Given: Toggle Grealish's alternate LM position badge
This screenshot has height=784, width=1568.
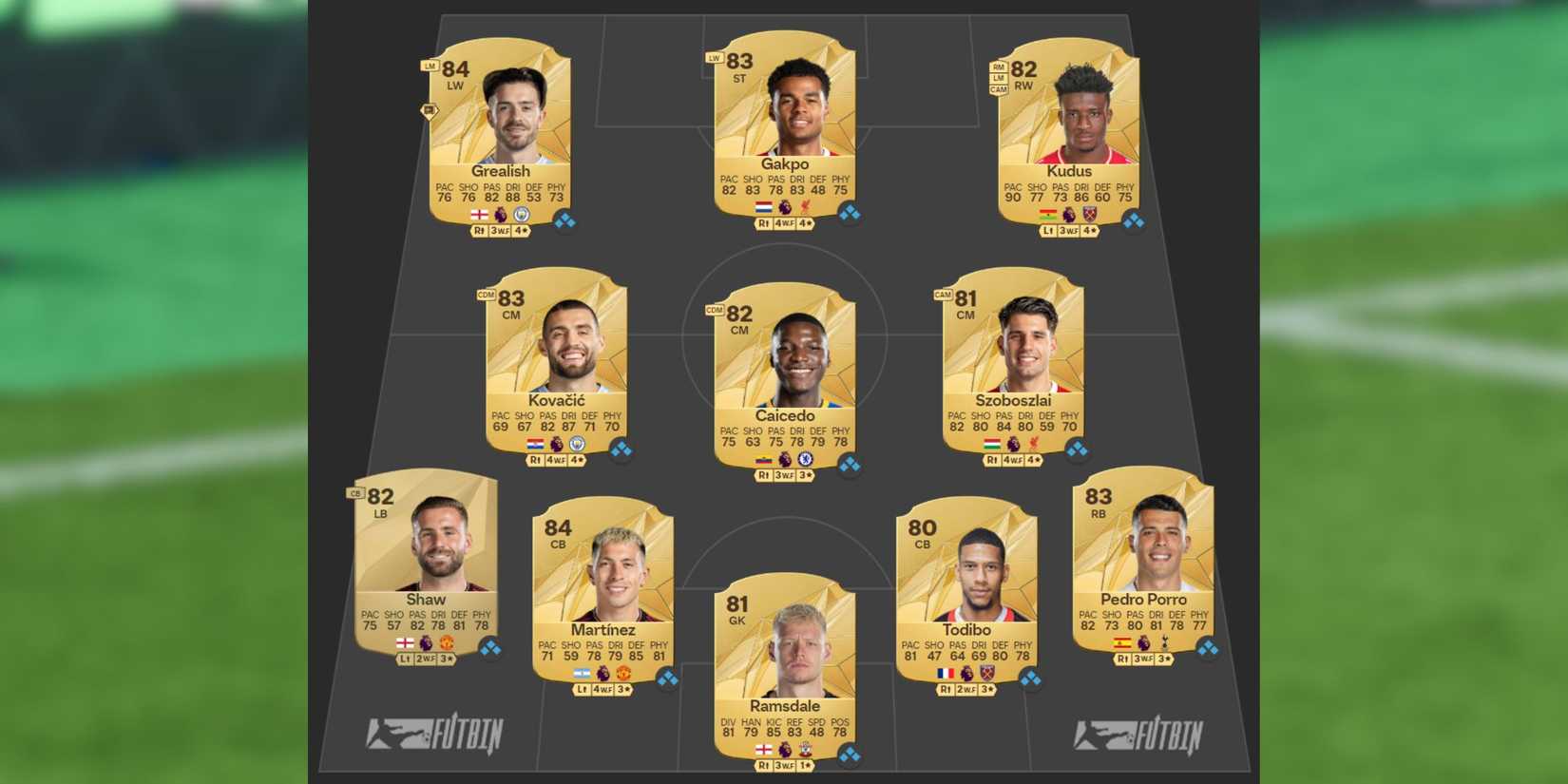Looking at the screenshot, I should coord(429,67).
